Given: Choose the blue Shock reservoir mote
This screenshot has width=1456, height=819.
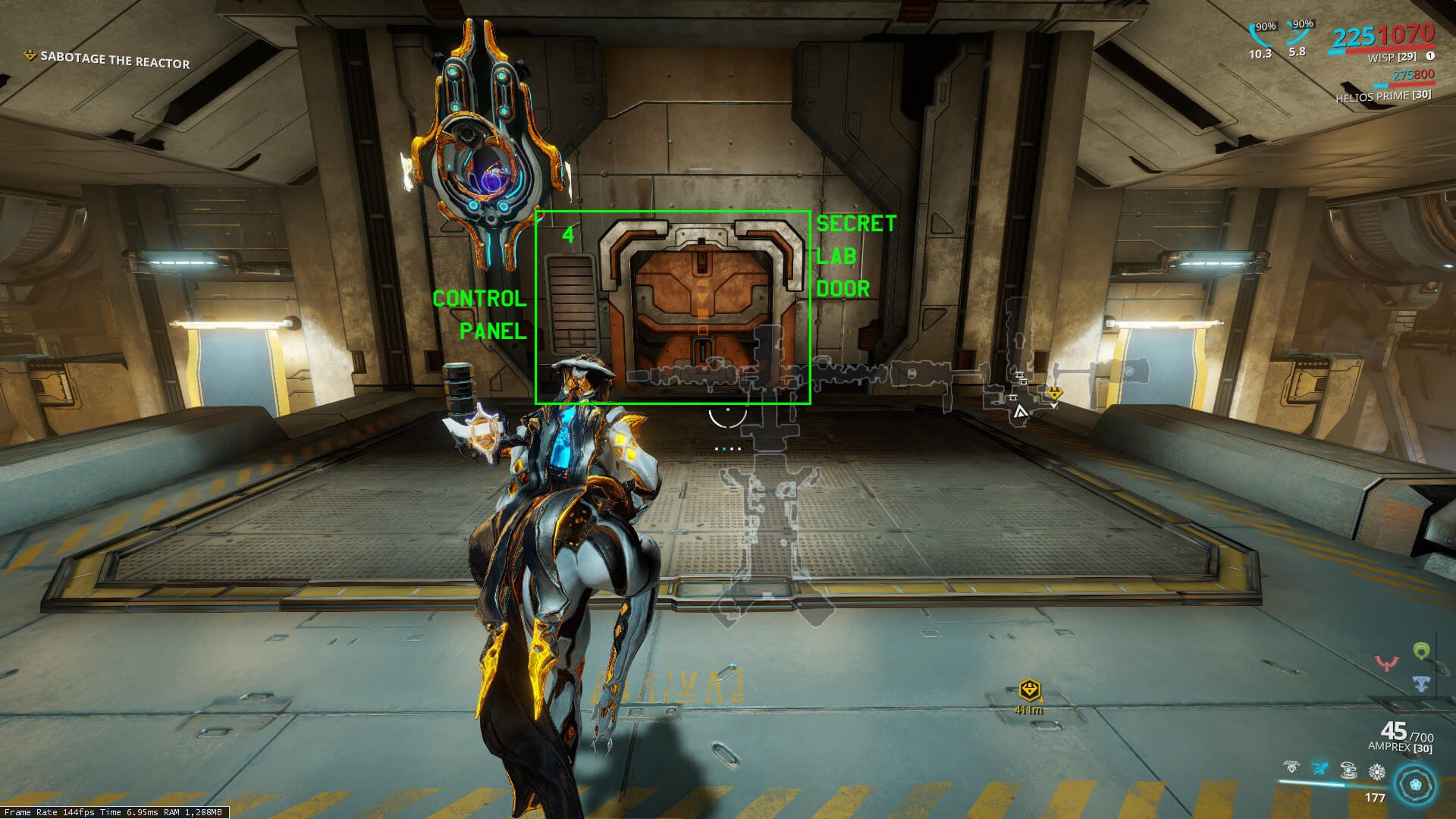Looking at the screenshot, I should [1421, 684].
